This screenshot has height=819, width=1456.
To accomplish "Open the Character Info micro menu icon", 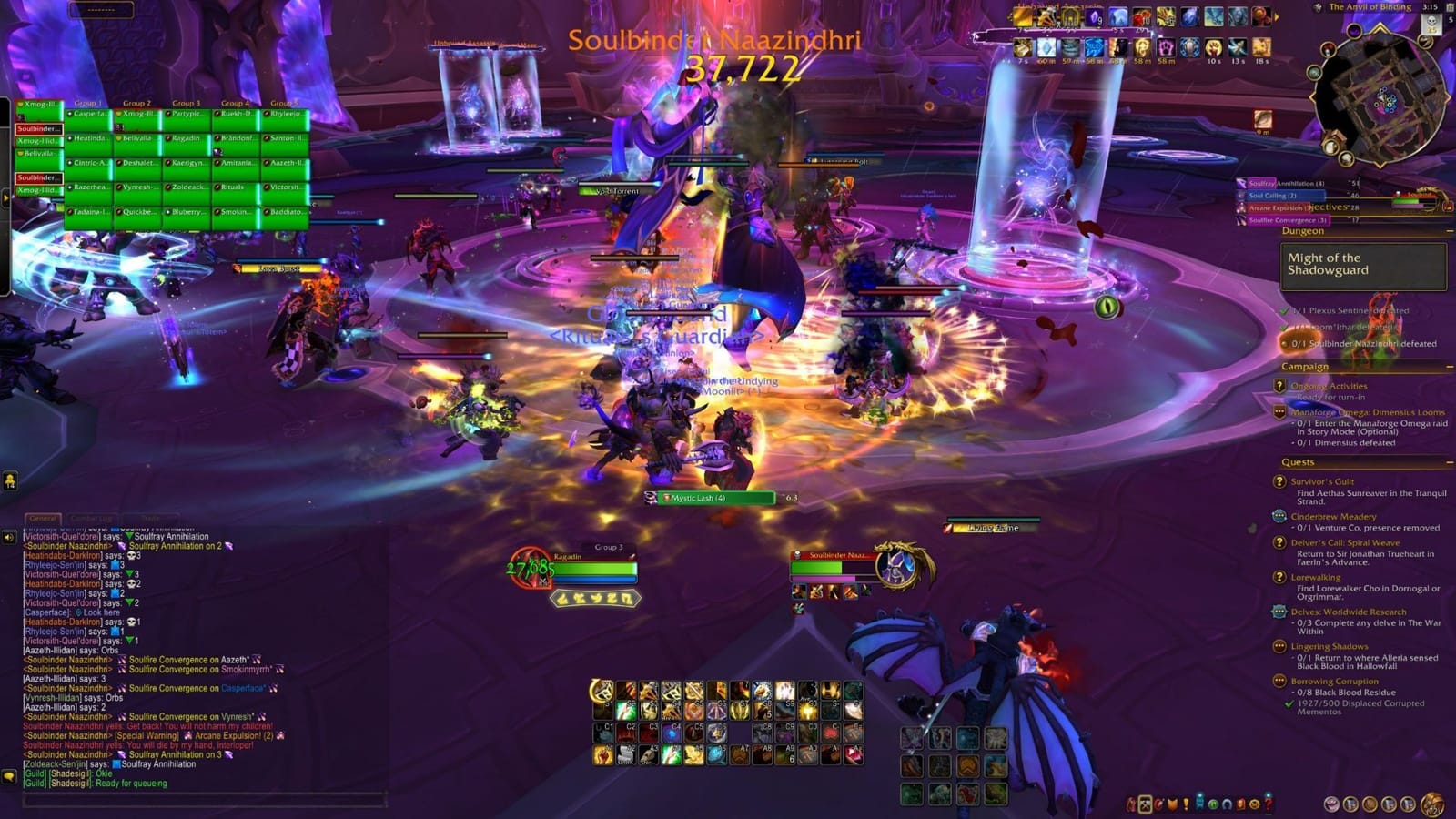I will 1131,805.
